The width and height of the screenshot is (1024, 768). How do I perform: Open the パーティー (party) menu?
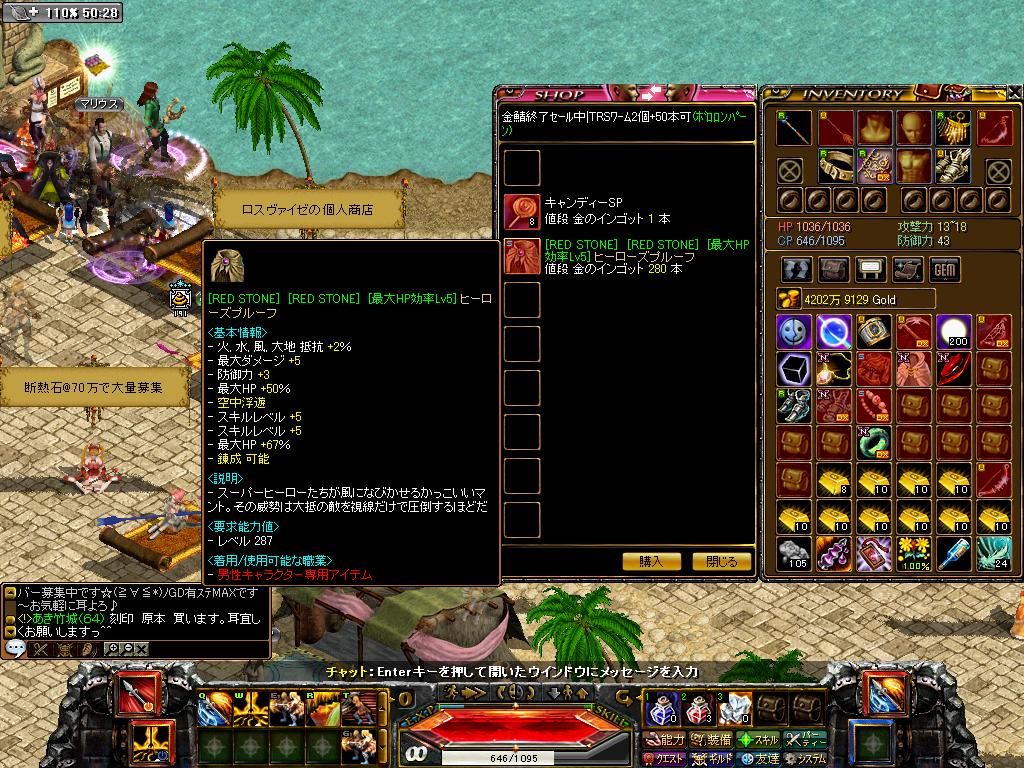806,740
